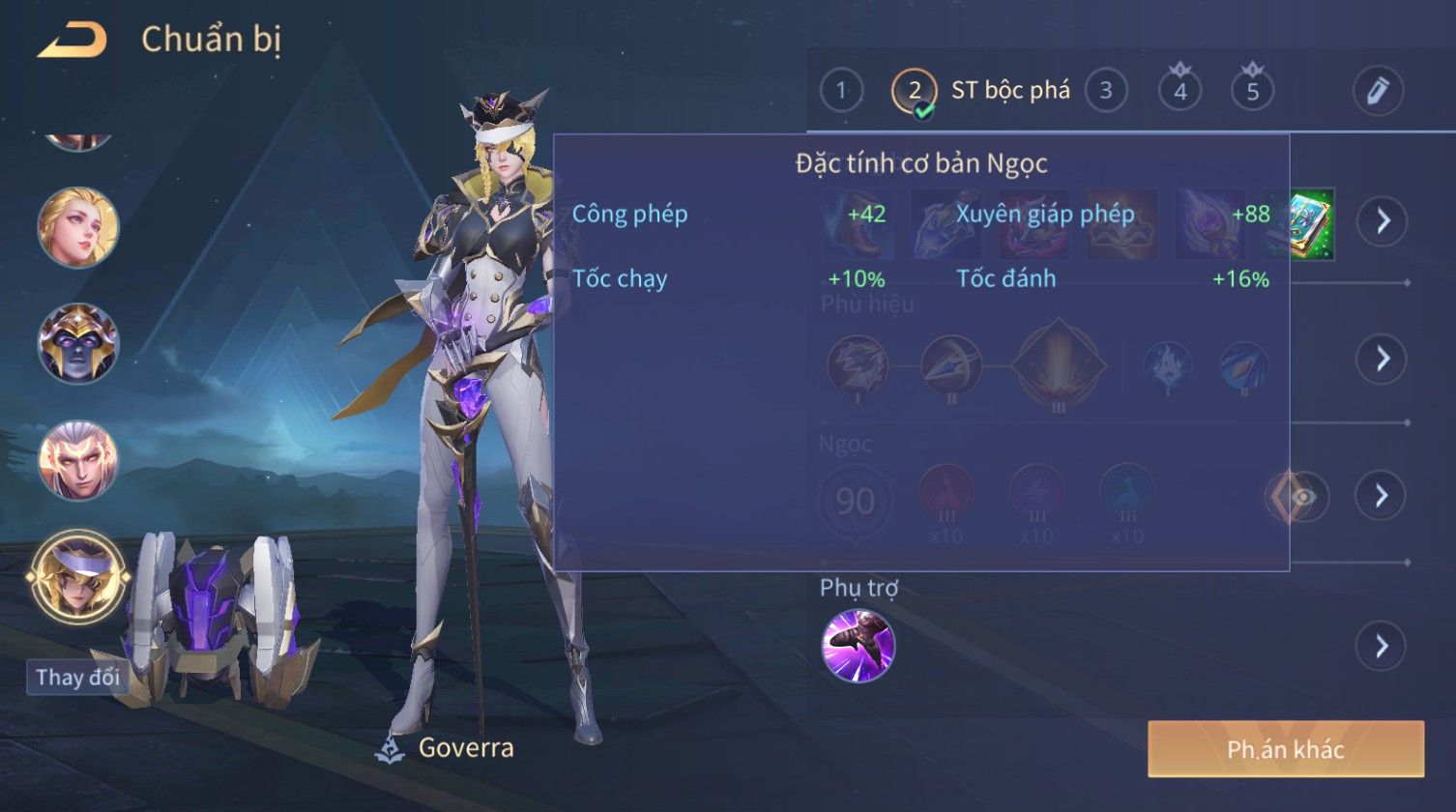Expand the Phụ trợ spell section

click(1382, 646)
